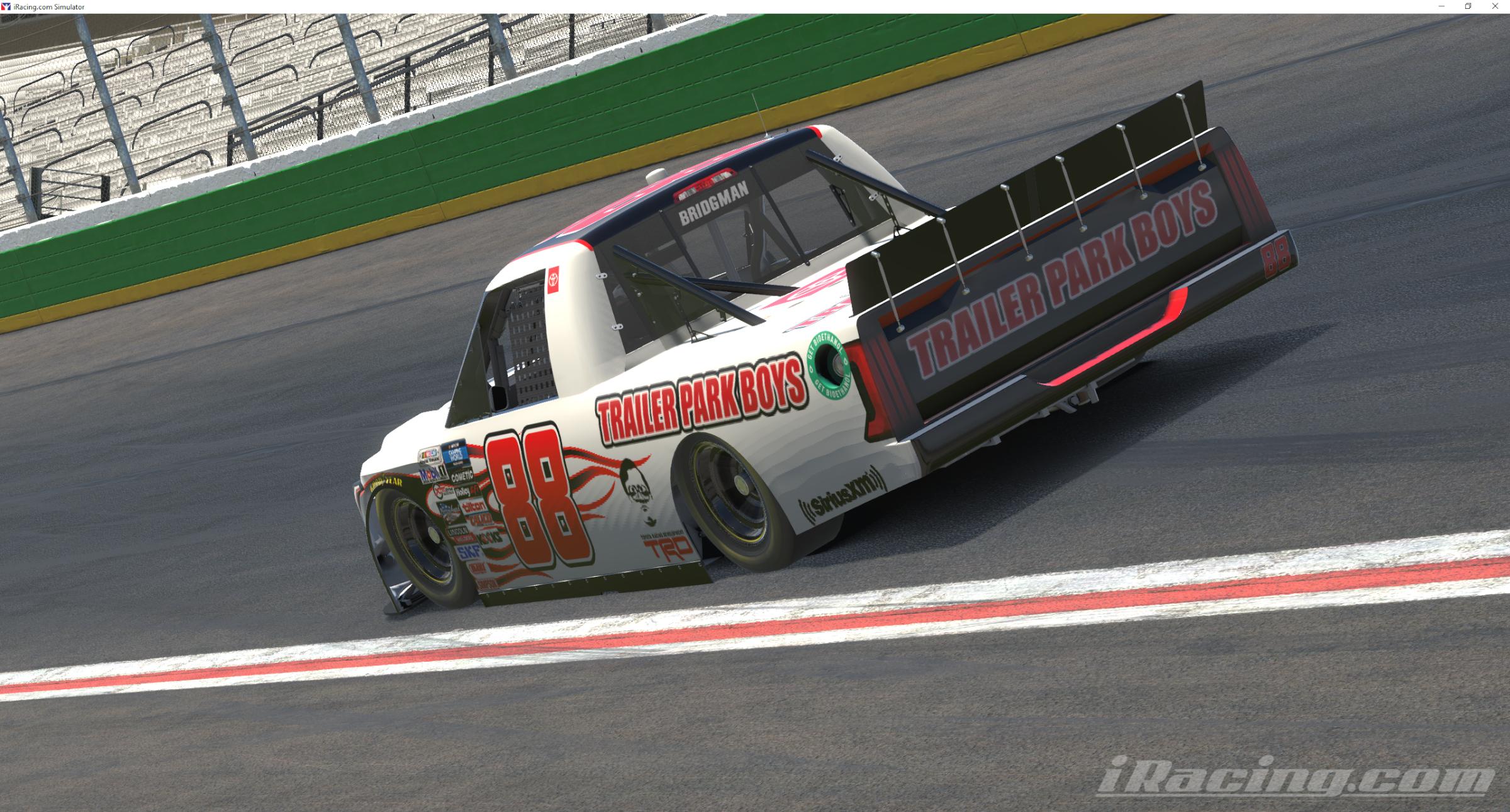Image resolution: width=1510 pixels, height=812 pixels.
Task: Minimize the iRacing simulator window
Action: tap(1441, 6)
